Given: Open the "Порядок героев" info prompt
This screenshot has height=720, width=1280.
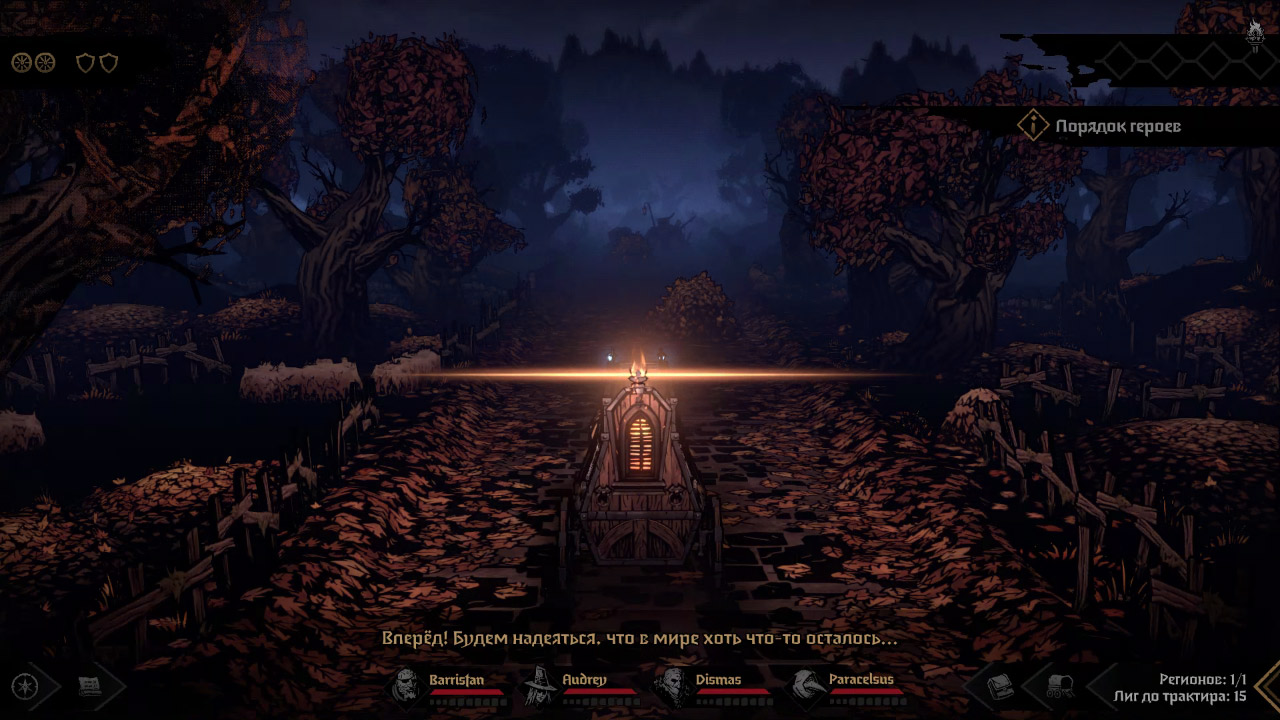Looking at the screenshot, I should tap(1032, 126).
